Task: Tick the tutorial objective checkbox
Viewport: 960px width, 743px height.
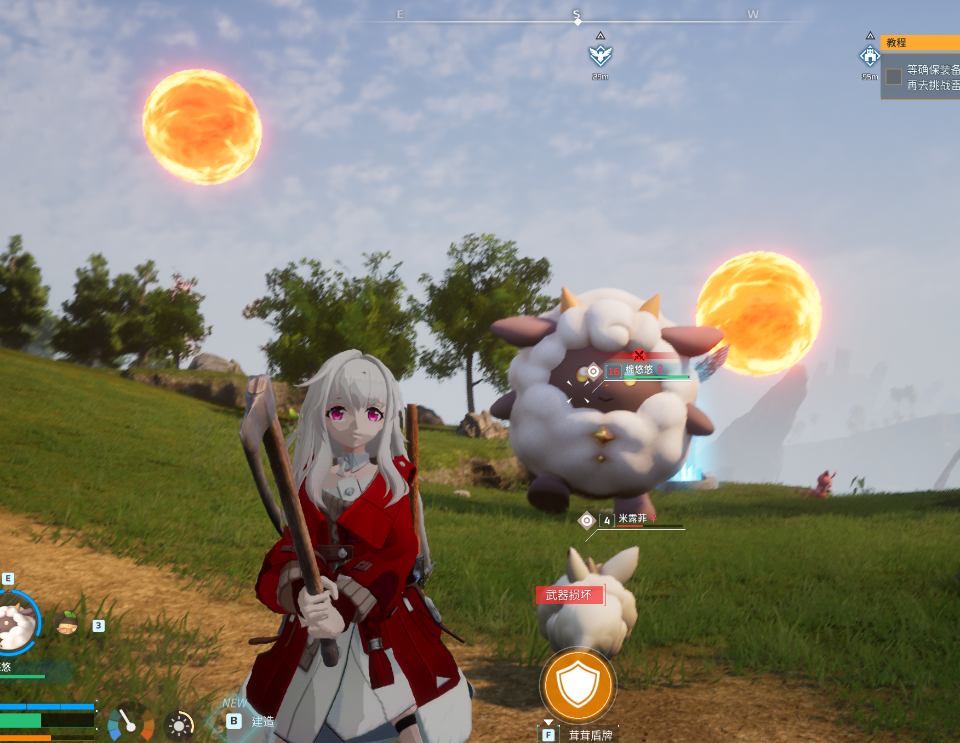Action: [x=893, y=77]
